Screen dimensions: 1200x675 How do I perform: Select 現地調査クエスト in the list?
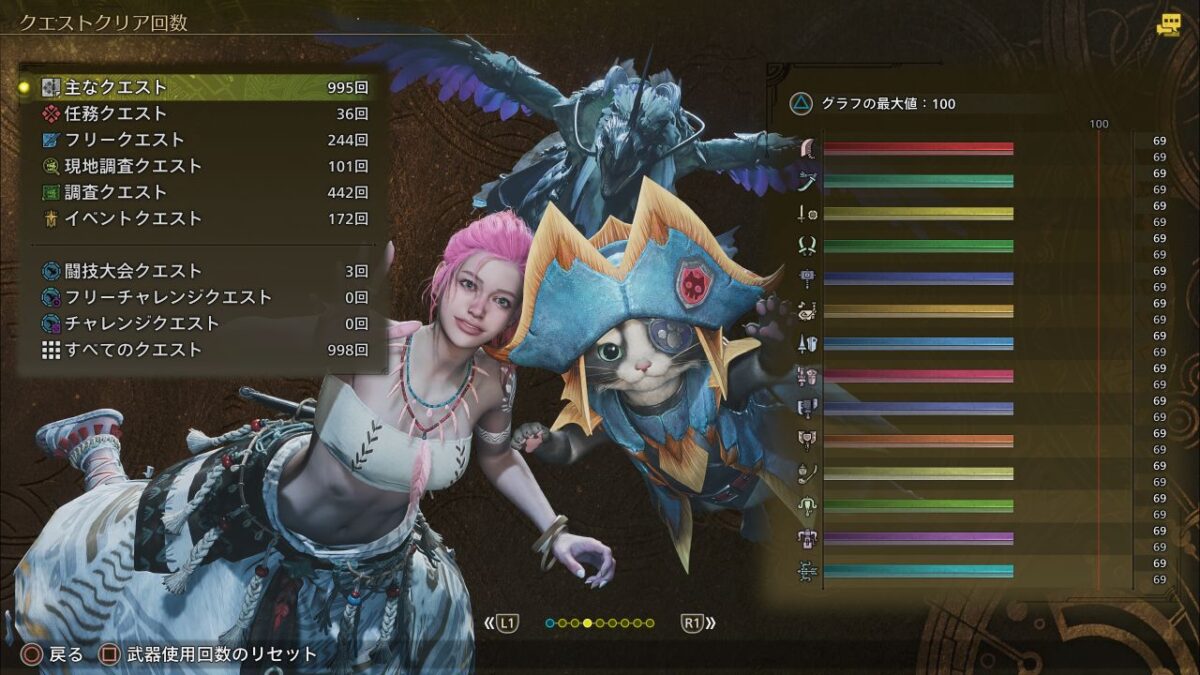pos(200,166)
